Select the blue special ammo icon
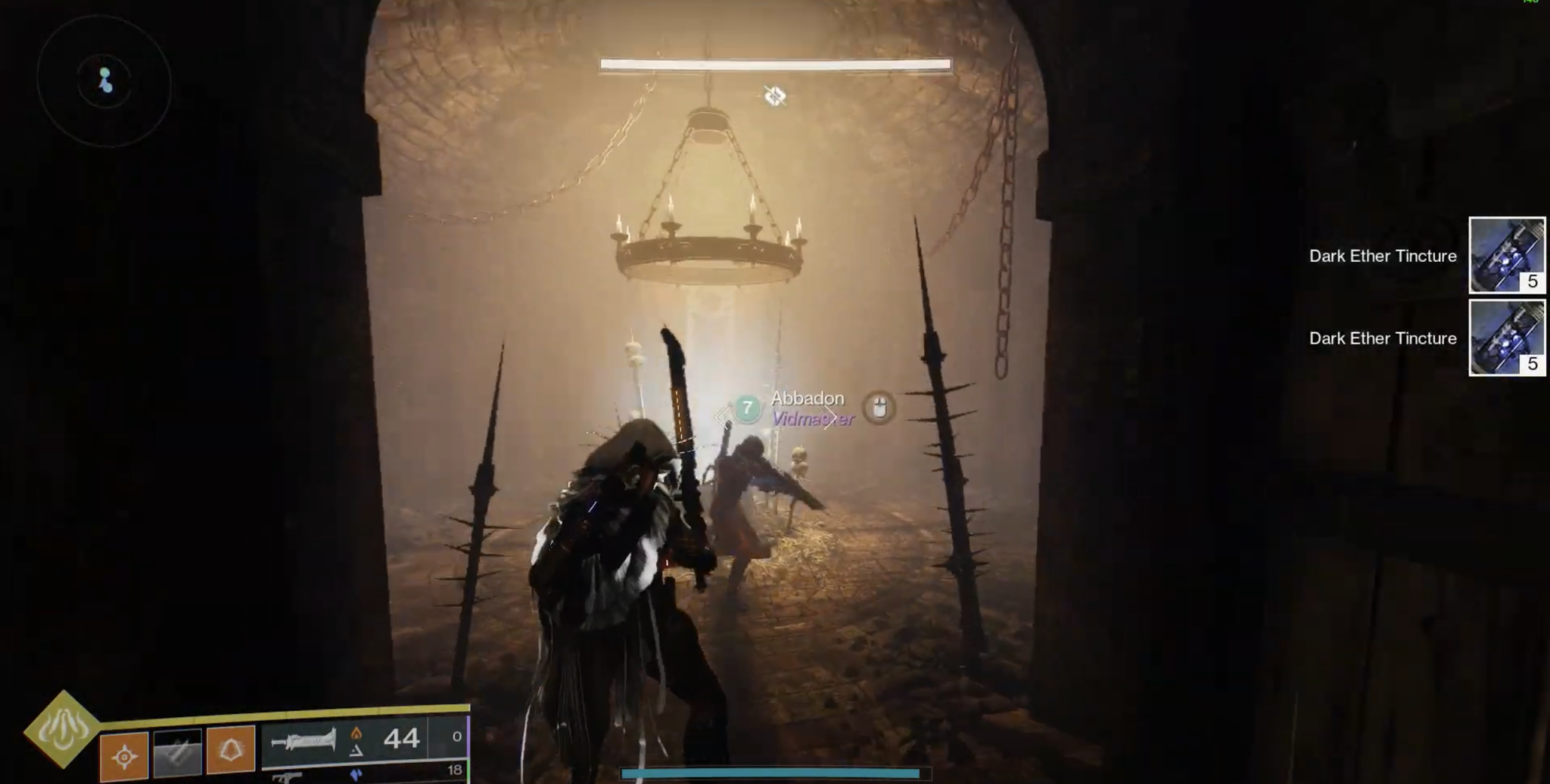 tap(357, 773)
